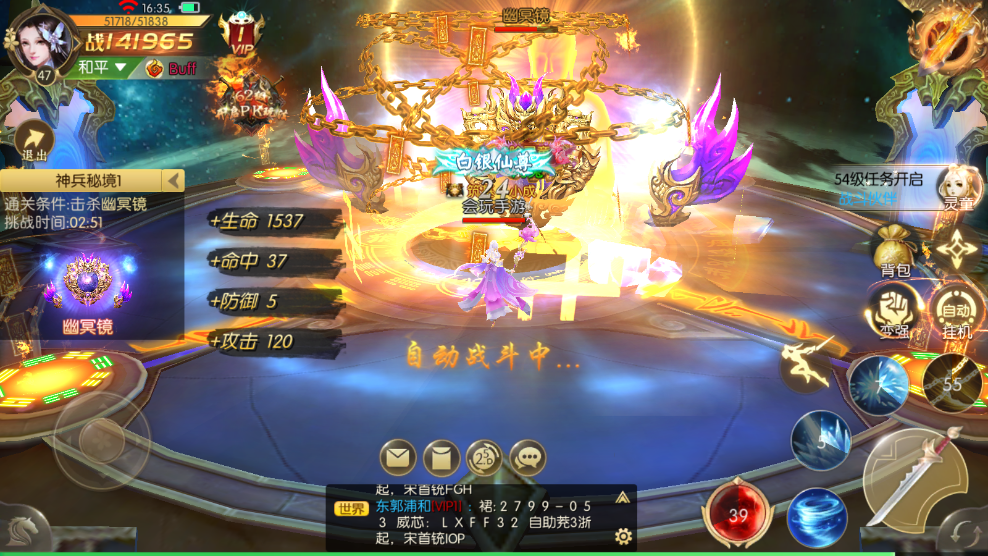This screenshot has width=988, height=556.
Task: Use the blue whirlwind skill
Action: [x=816, y=517]
